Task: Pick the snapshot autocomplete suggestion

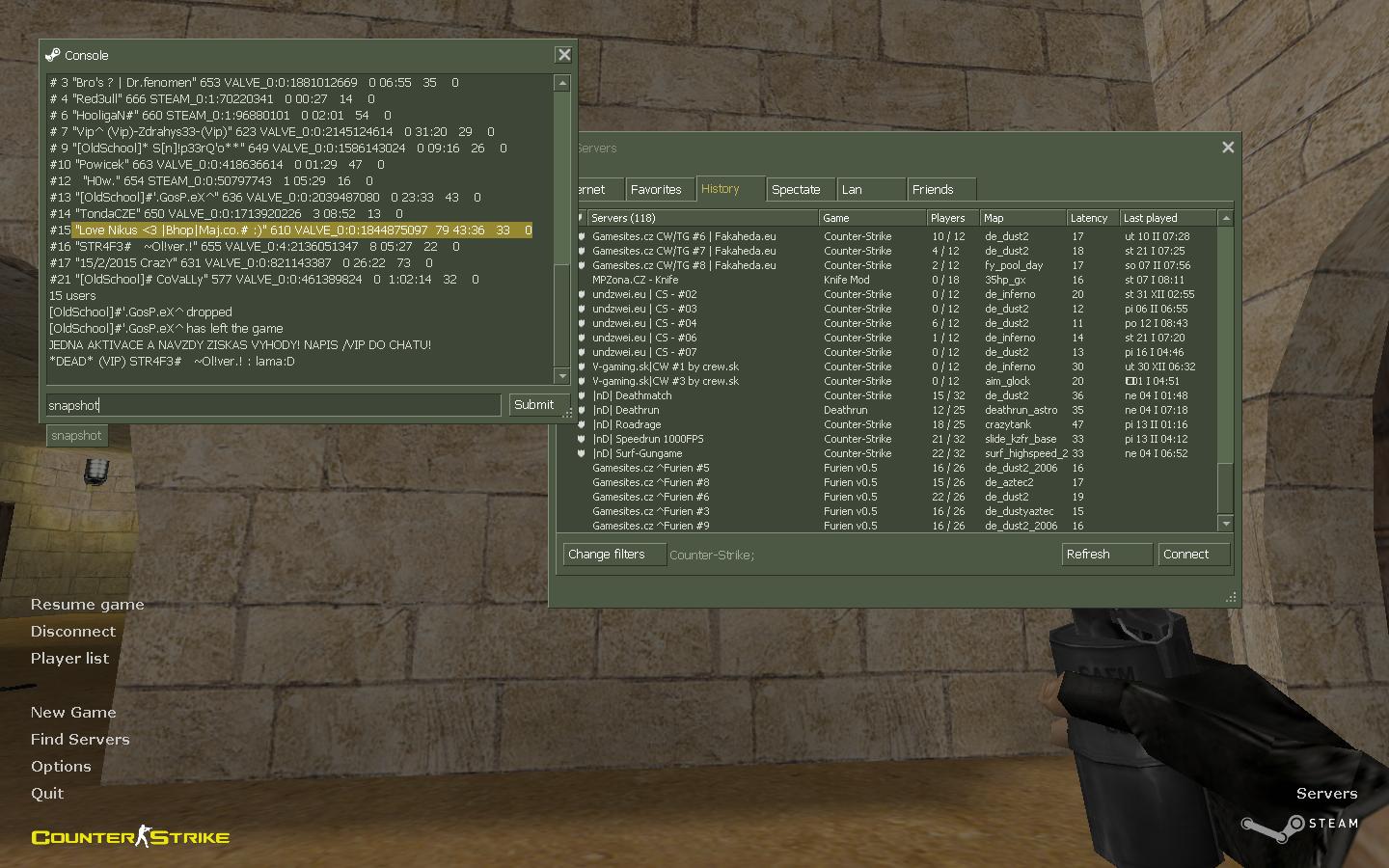Action: point(76,436)
